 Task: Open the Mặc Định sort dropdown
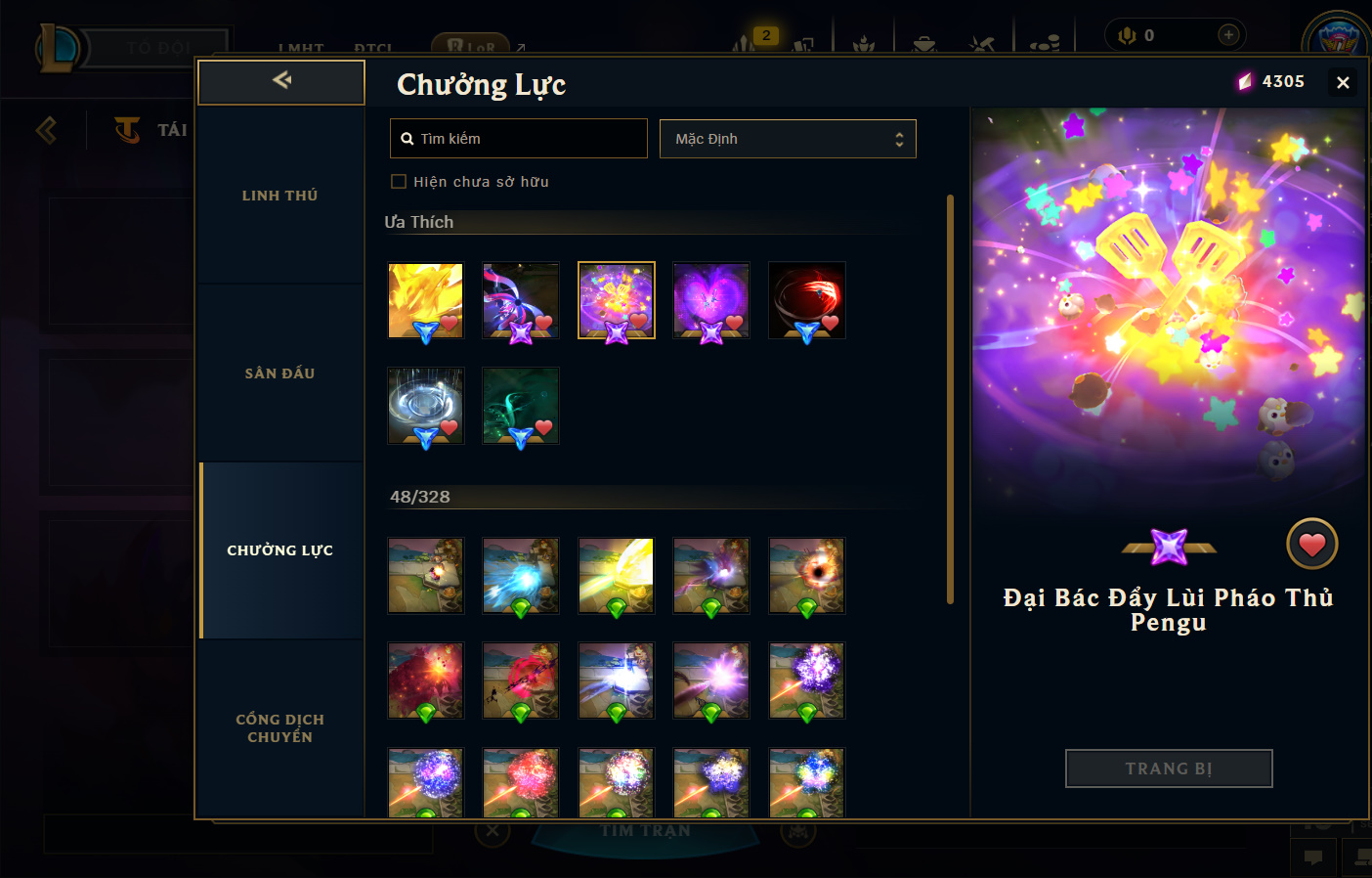coord(788,139)
